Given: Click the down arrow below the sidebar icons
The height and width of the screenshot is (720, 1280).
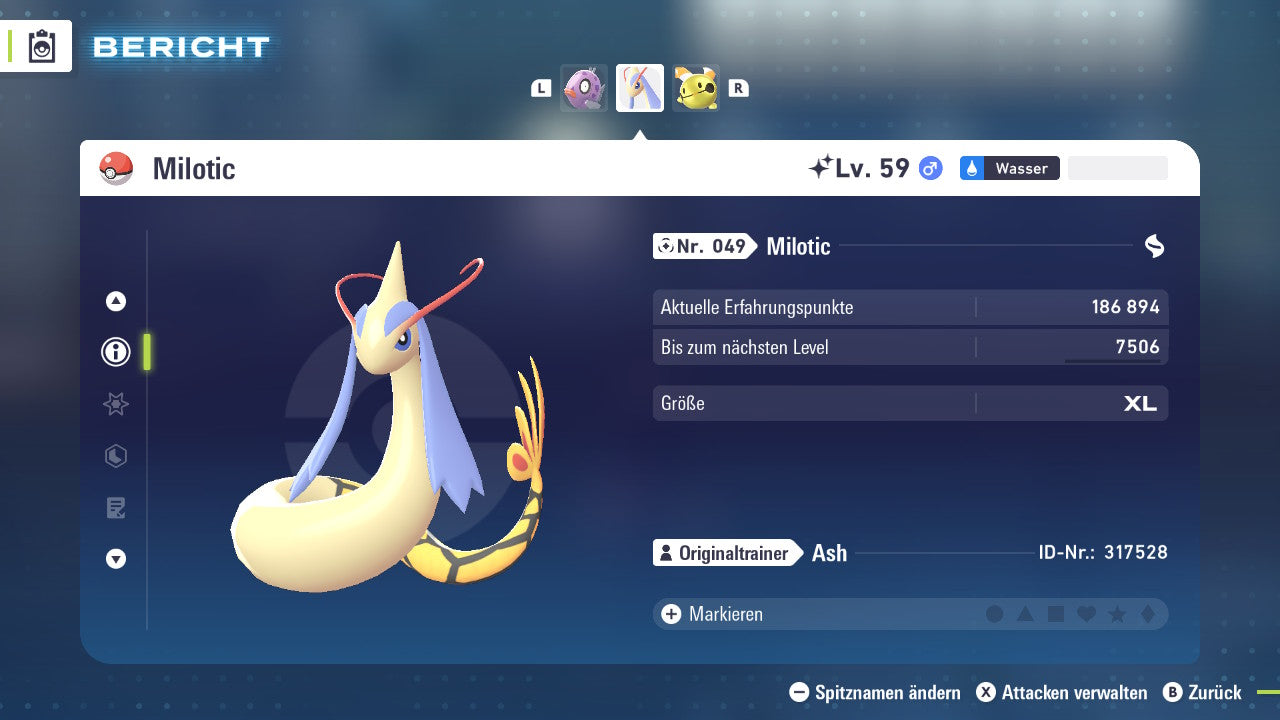Looking at the screenshot, I should pos(115,560).
